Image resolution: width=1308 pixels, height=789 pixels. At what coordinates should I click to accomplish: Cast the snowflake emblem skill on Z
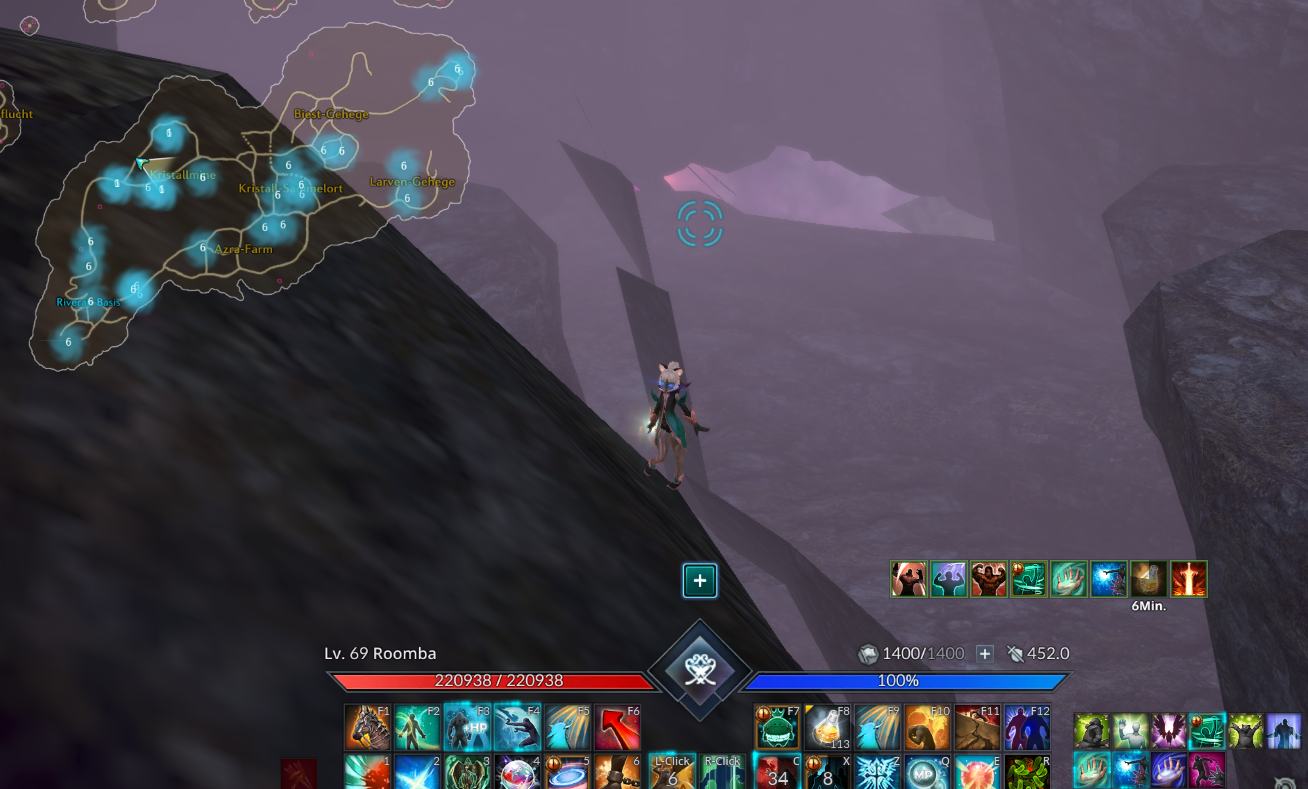[x=877, y=773]
